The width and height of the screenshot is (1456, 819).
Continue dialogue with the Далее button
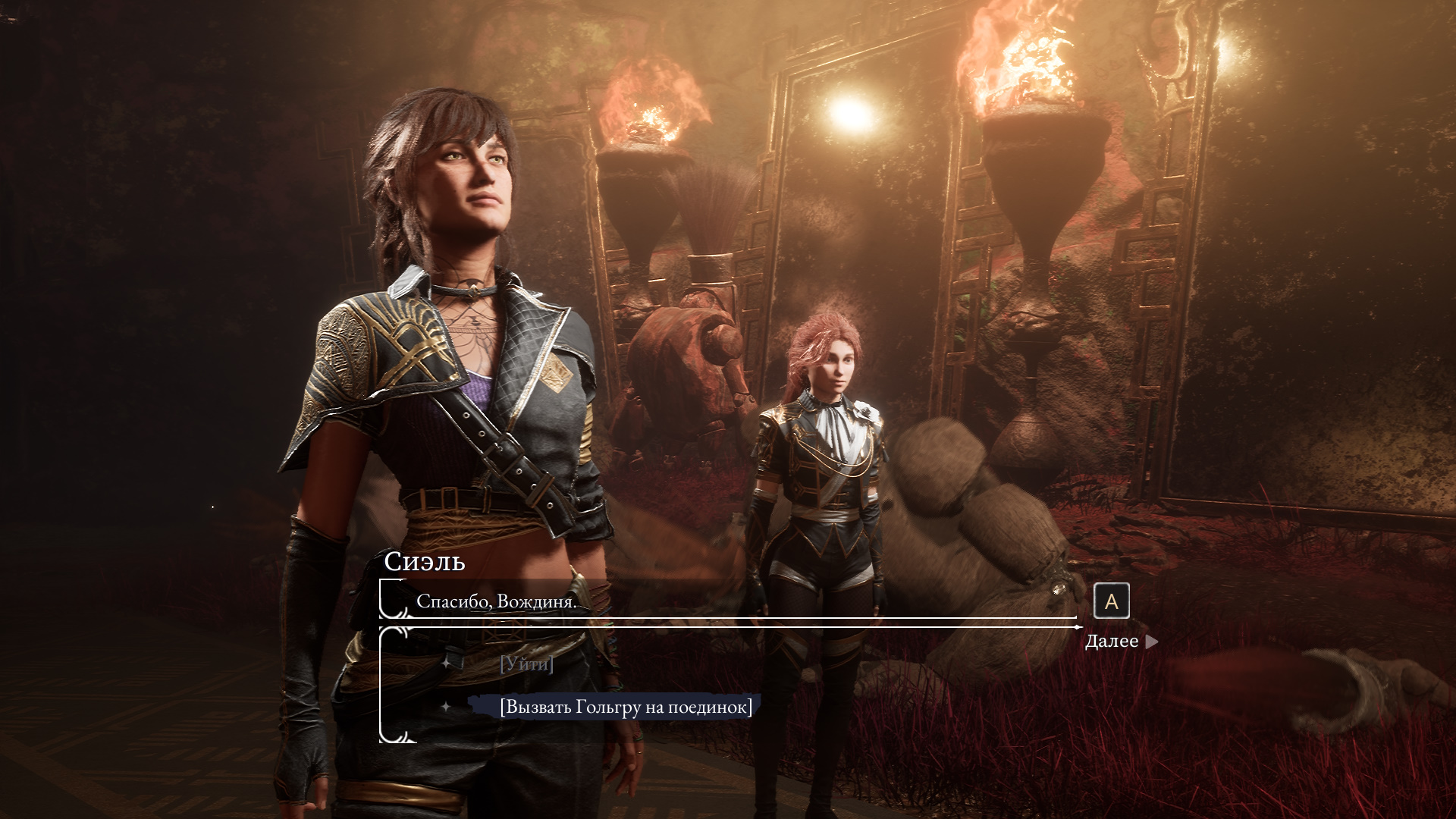coord(1120,642)
